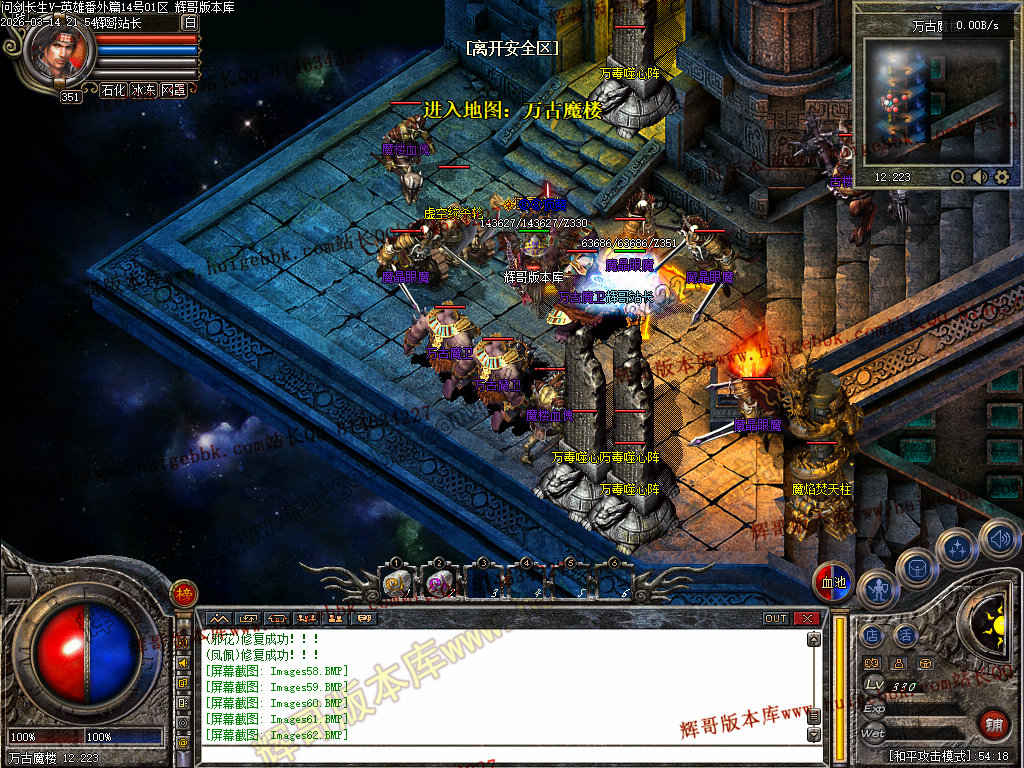Screen dimensions: 1024x768
Task: Open the red 铺 stall button
Action: coord(994,724)
